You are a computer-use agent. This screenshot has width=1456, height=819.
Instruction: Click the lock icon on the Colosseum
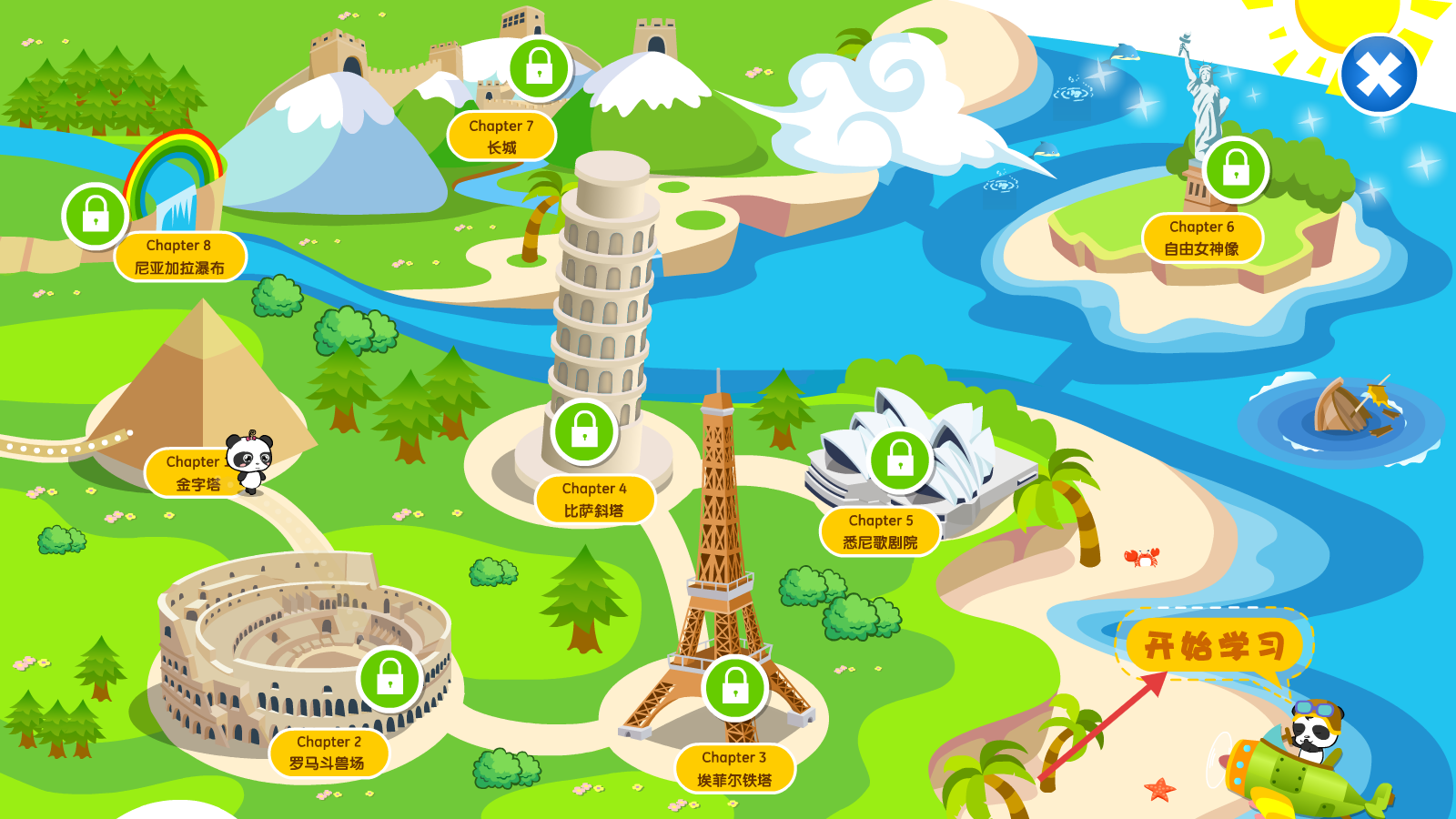[x=390, y=678]
